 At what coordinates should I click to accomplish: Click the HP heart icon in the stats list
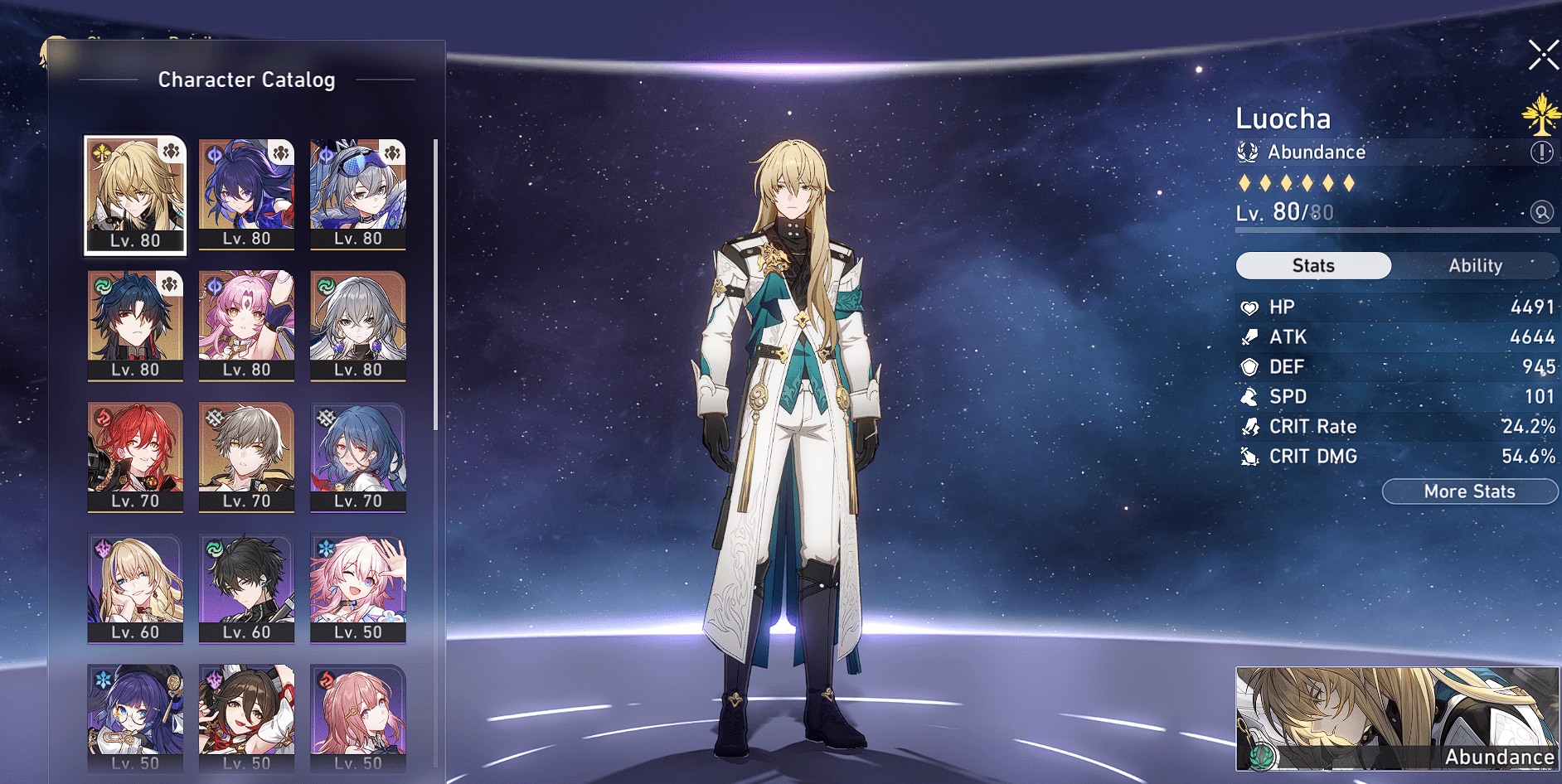pos(1250,307)
